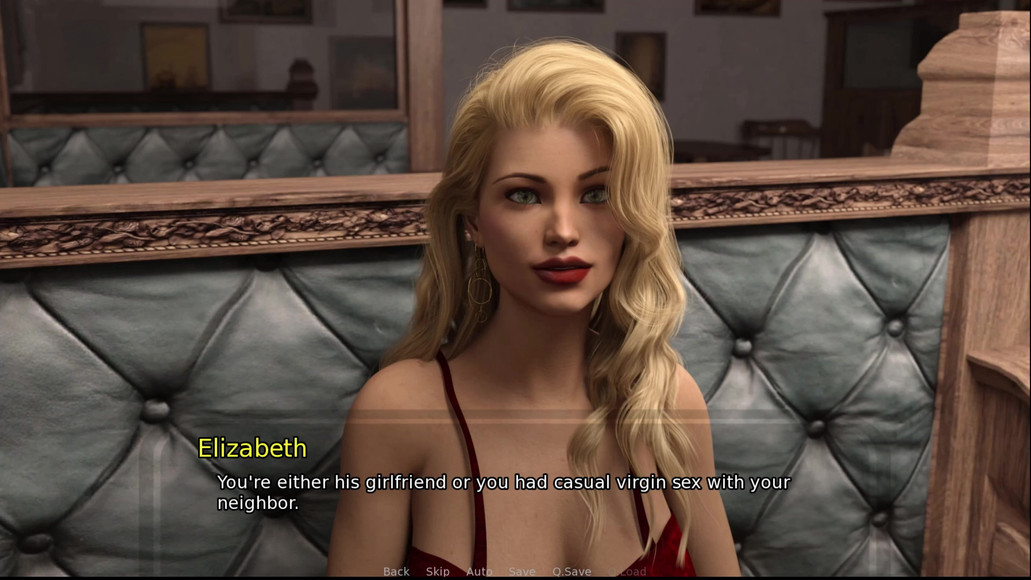Quick load with Q.Load
This screenshot has width=1031, height=580.
[627, 572]
